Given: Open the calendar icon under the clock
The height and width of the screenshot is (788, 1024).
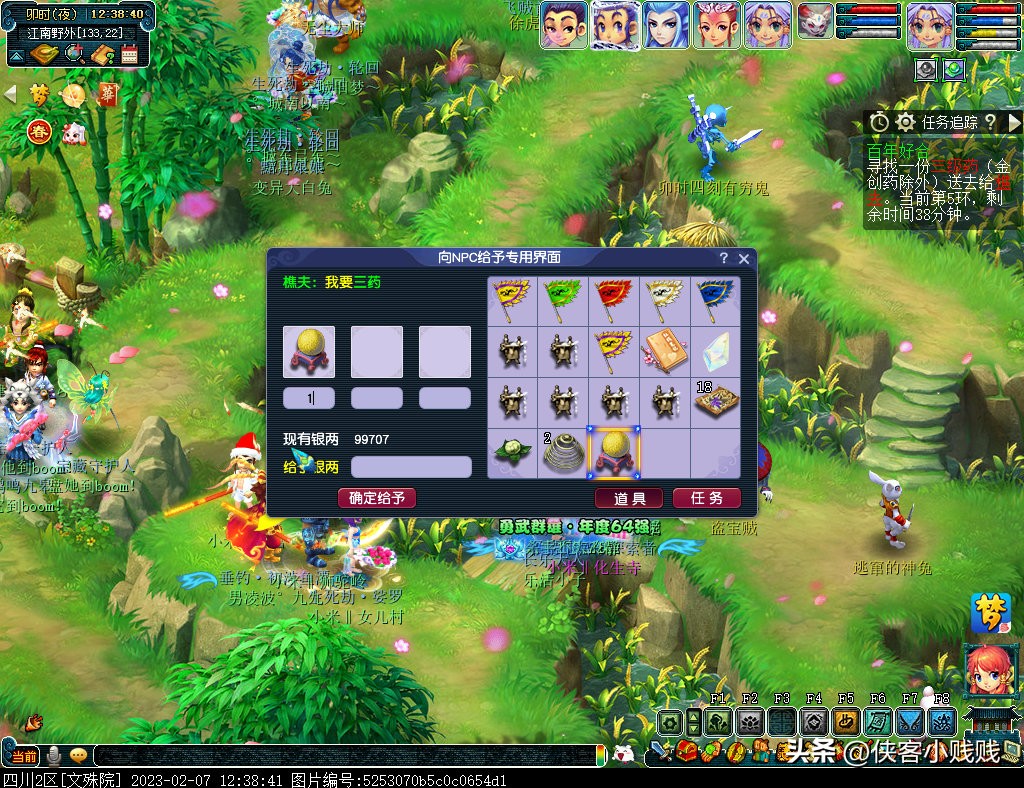Looking at the screenshot, I should pyautogui.click(x=129, y=54).
